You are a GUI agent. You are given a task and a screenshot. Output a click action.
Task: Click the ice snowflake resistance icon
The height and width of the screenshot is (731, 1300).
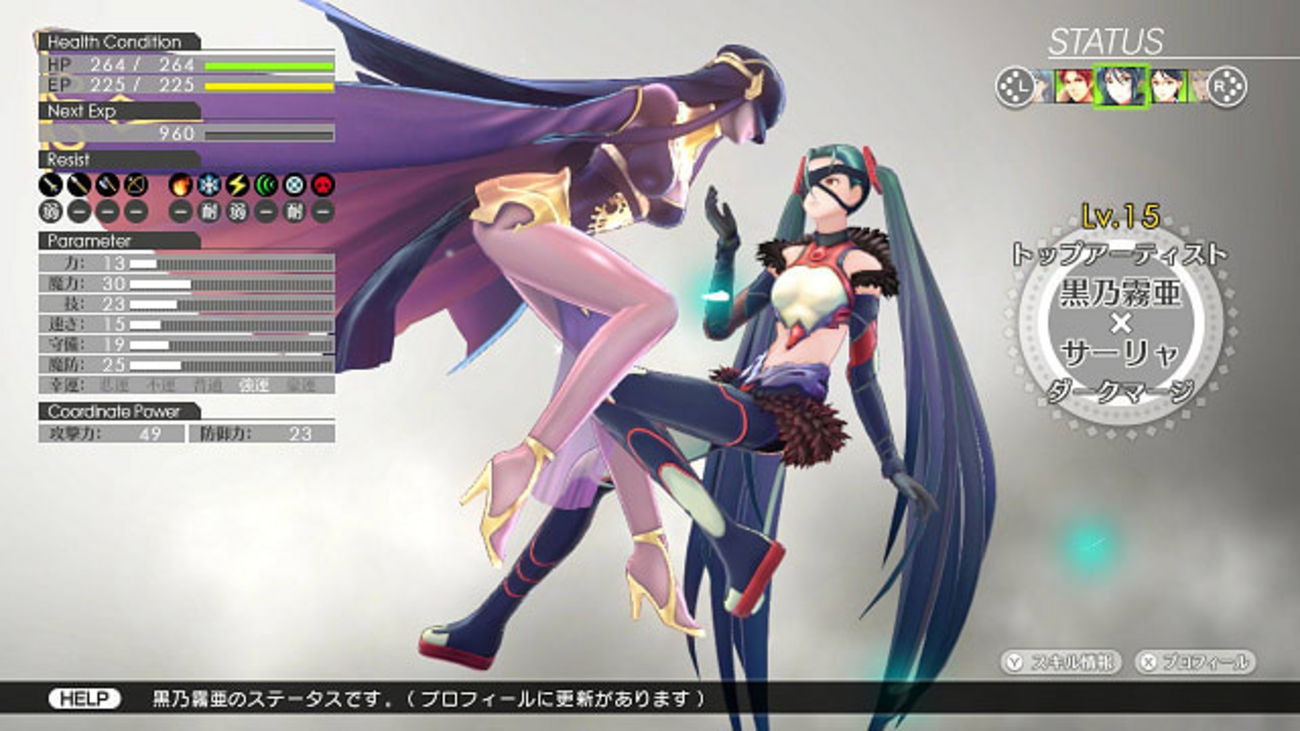pyautogui.click(x=209, y=185)
